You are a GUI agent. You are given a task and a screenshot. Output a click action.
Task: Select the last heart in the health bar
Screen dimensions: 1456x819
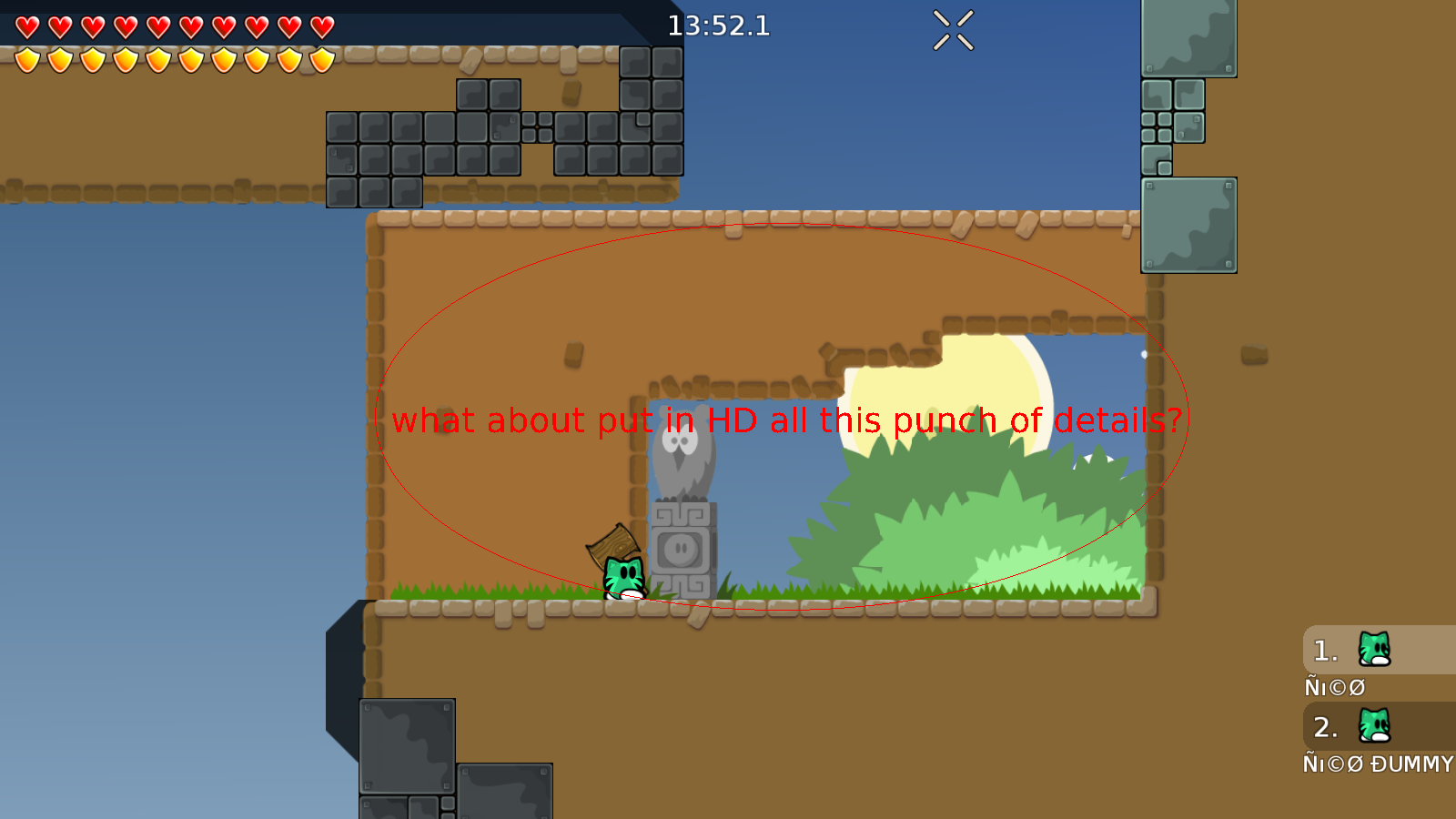click(318, 27)
